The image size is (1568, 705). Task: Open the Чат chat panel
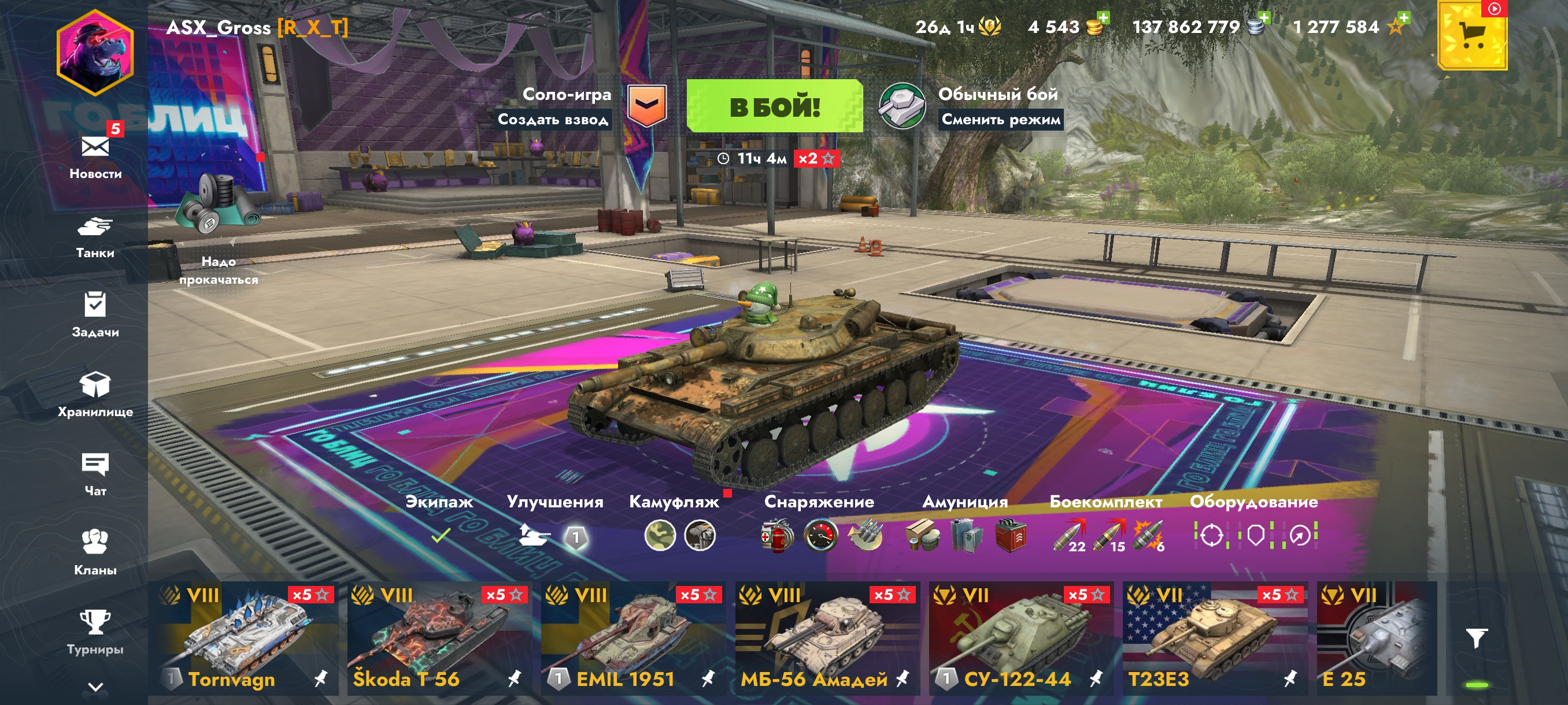[95, 473]
